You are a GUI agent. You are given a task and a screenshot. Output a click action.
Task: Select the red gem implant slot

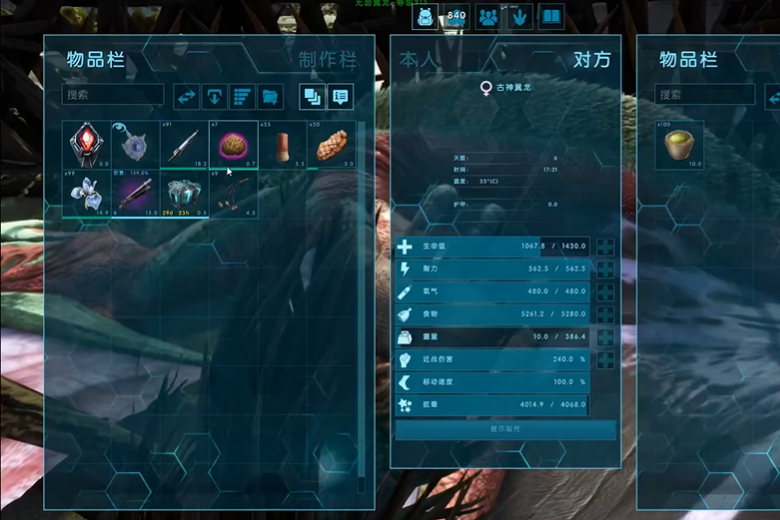(86, 145)
